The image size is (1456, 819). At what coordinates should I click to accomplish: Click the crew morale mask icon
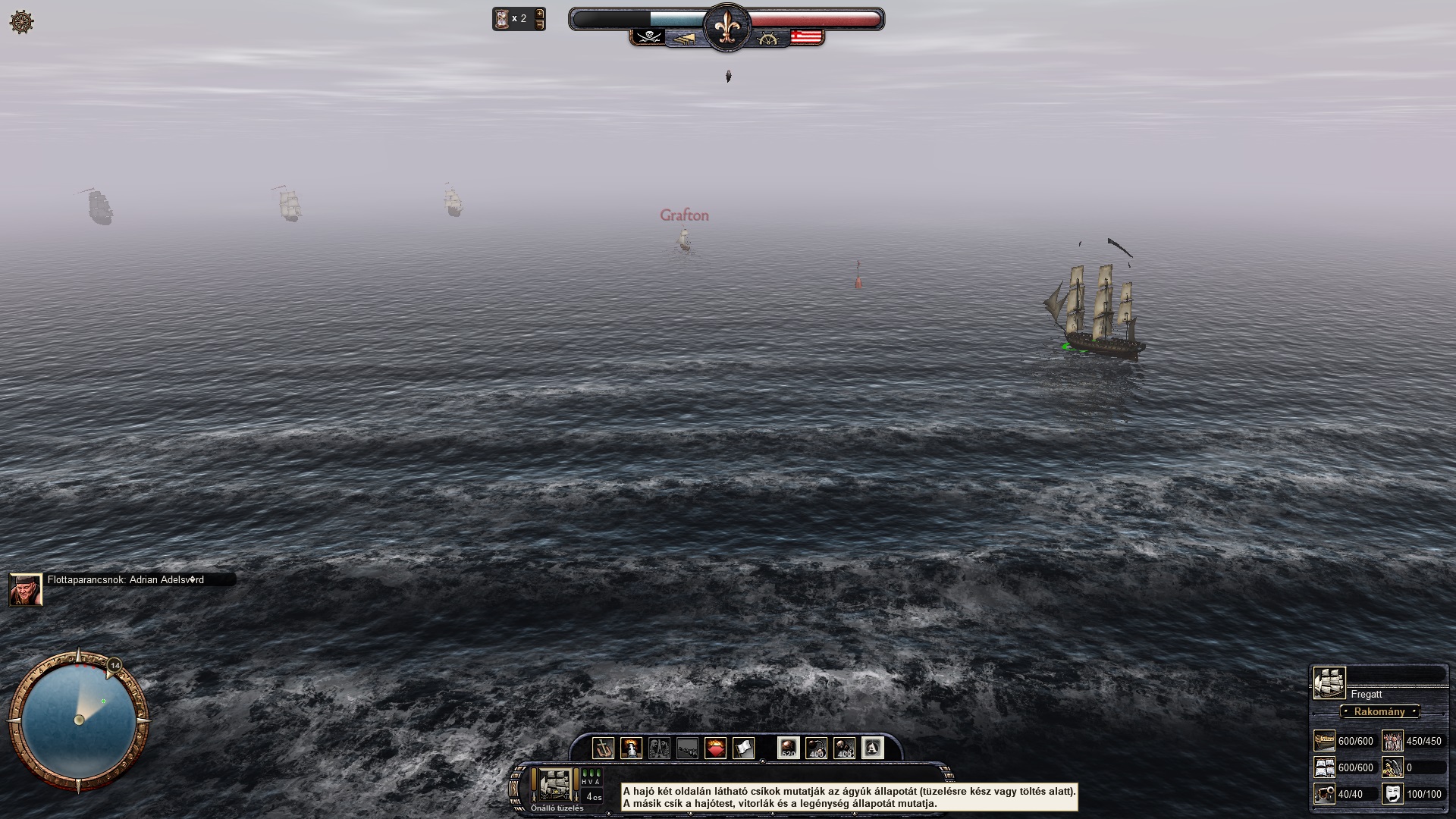click(x=1392, y=793)
